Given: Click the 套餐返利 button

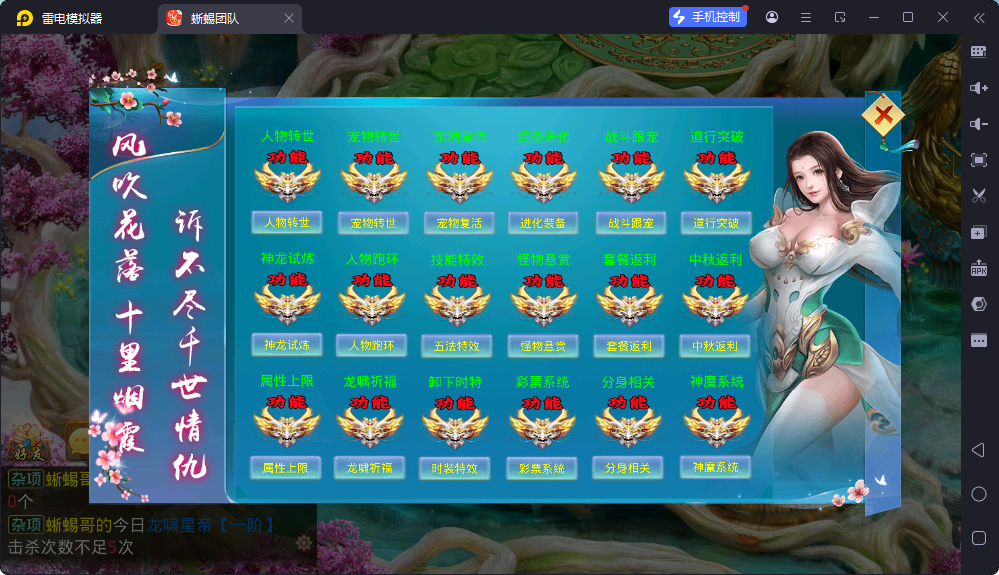Looking at the screenshot, I should point(630,346).
